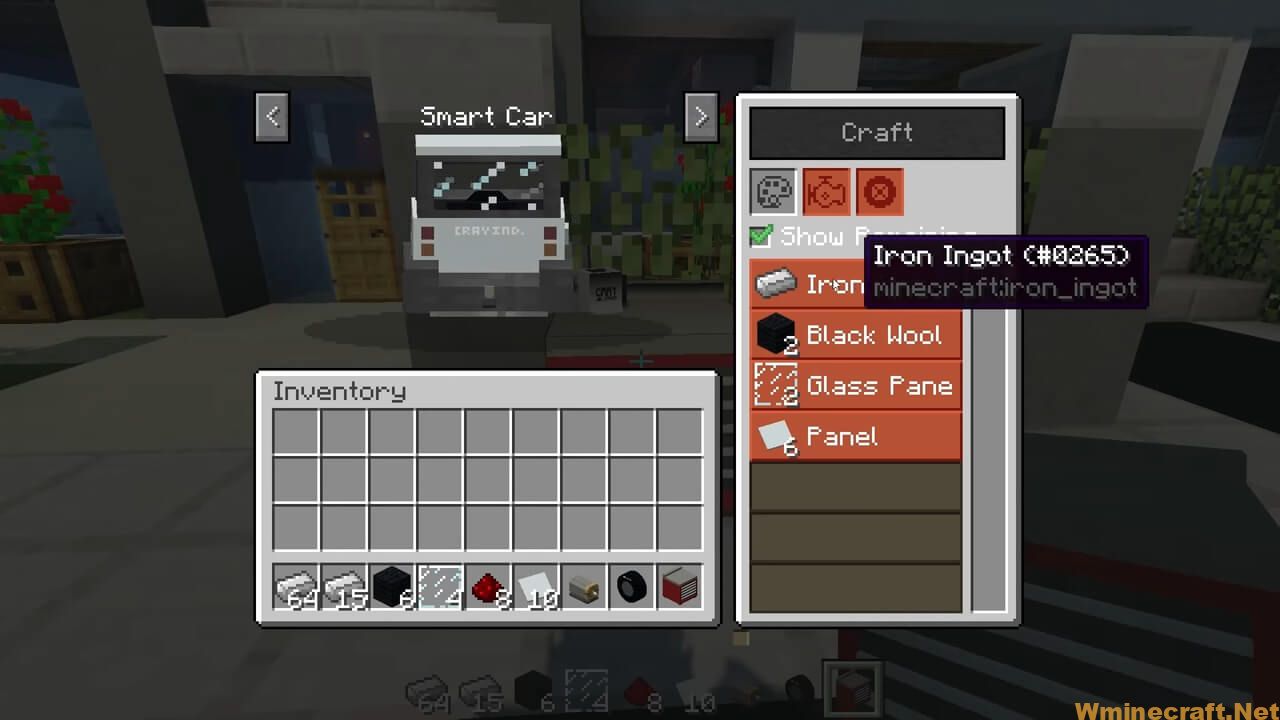Click the Glass Pane requirement entry
Screen dimensions: 1280x720
coord(855,385)
